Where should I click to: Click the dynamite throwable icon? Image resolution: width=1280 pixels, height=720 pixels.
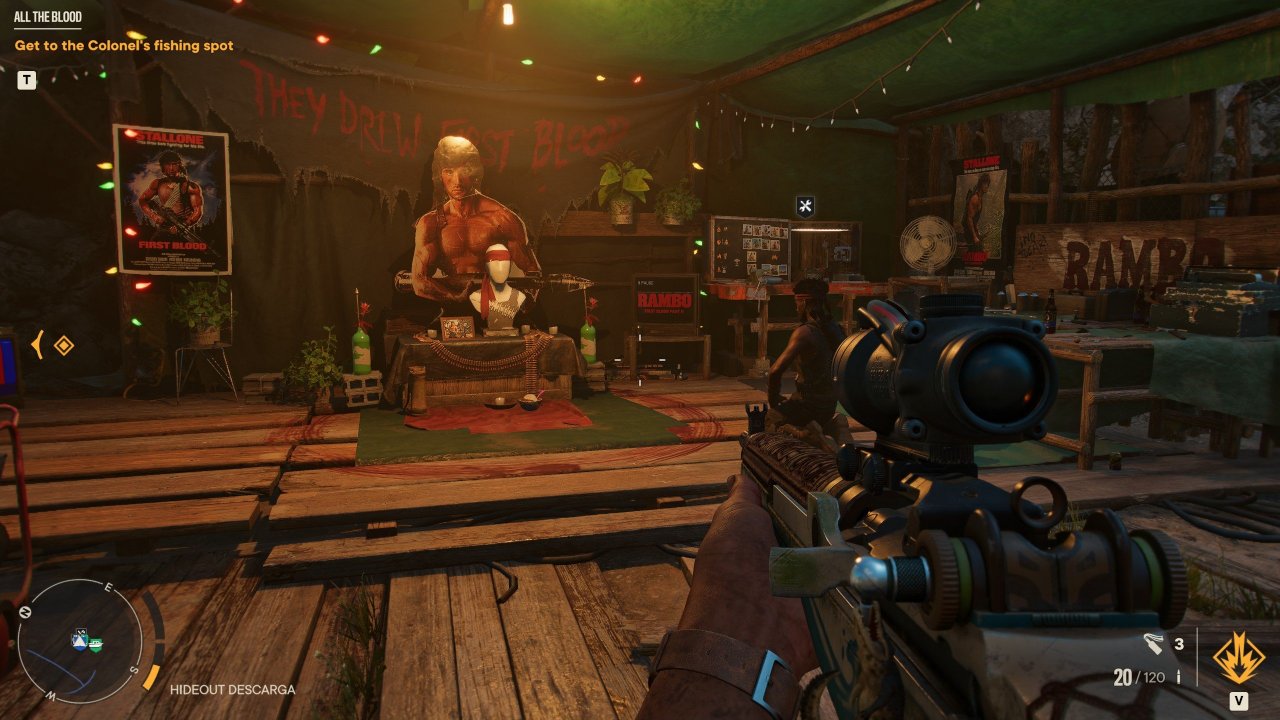click(1153, 645)
